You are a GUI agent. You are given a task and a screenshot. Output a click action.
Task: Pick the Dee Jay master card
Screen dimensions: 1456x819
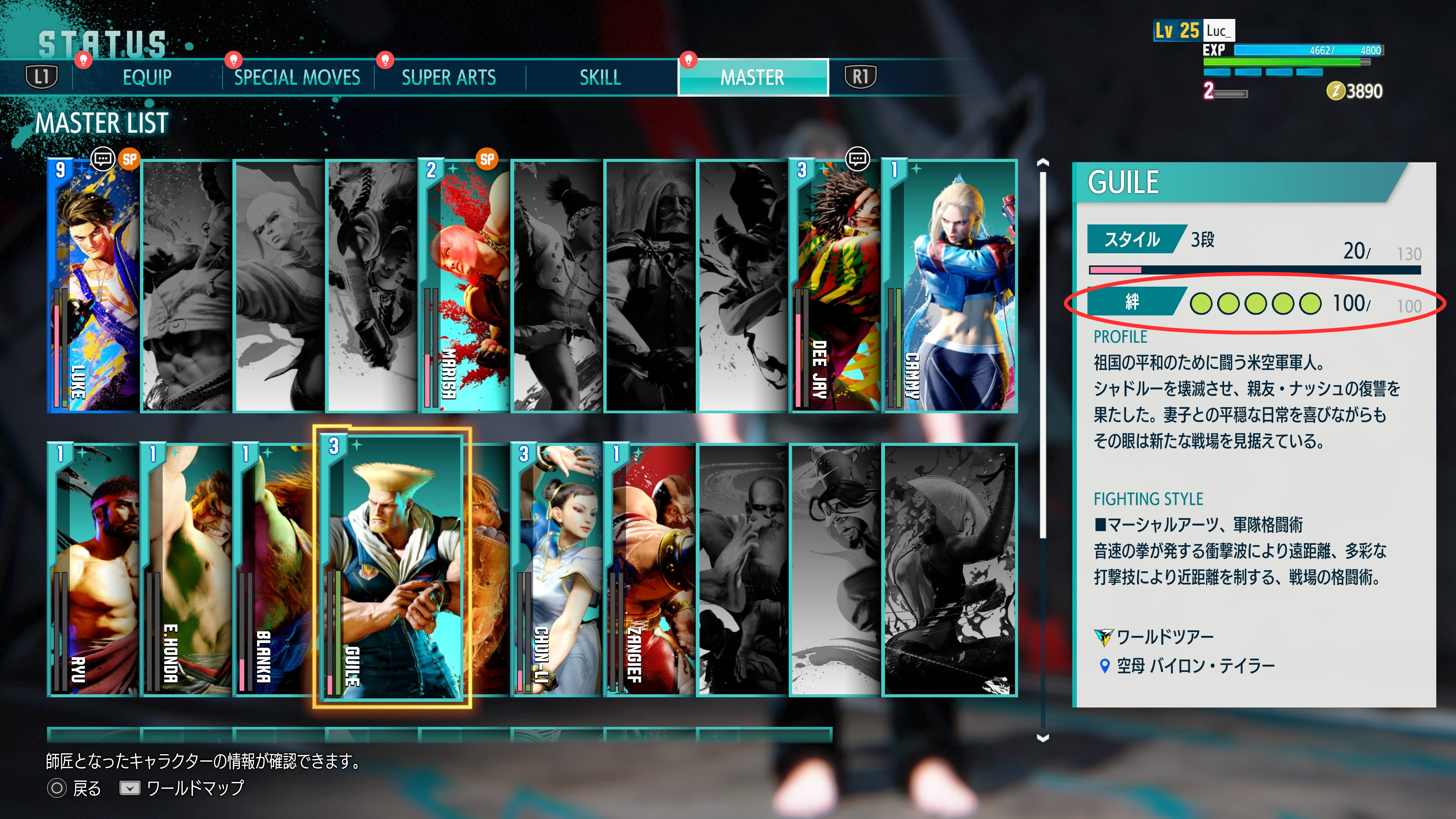coord(835,286)
